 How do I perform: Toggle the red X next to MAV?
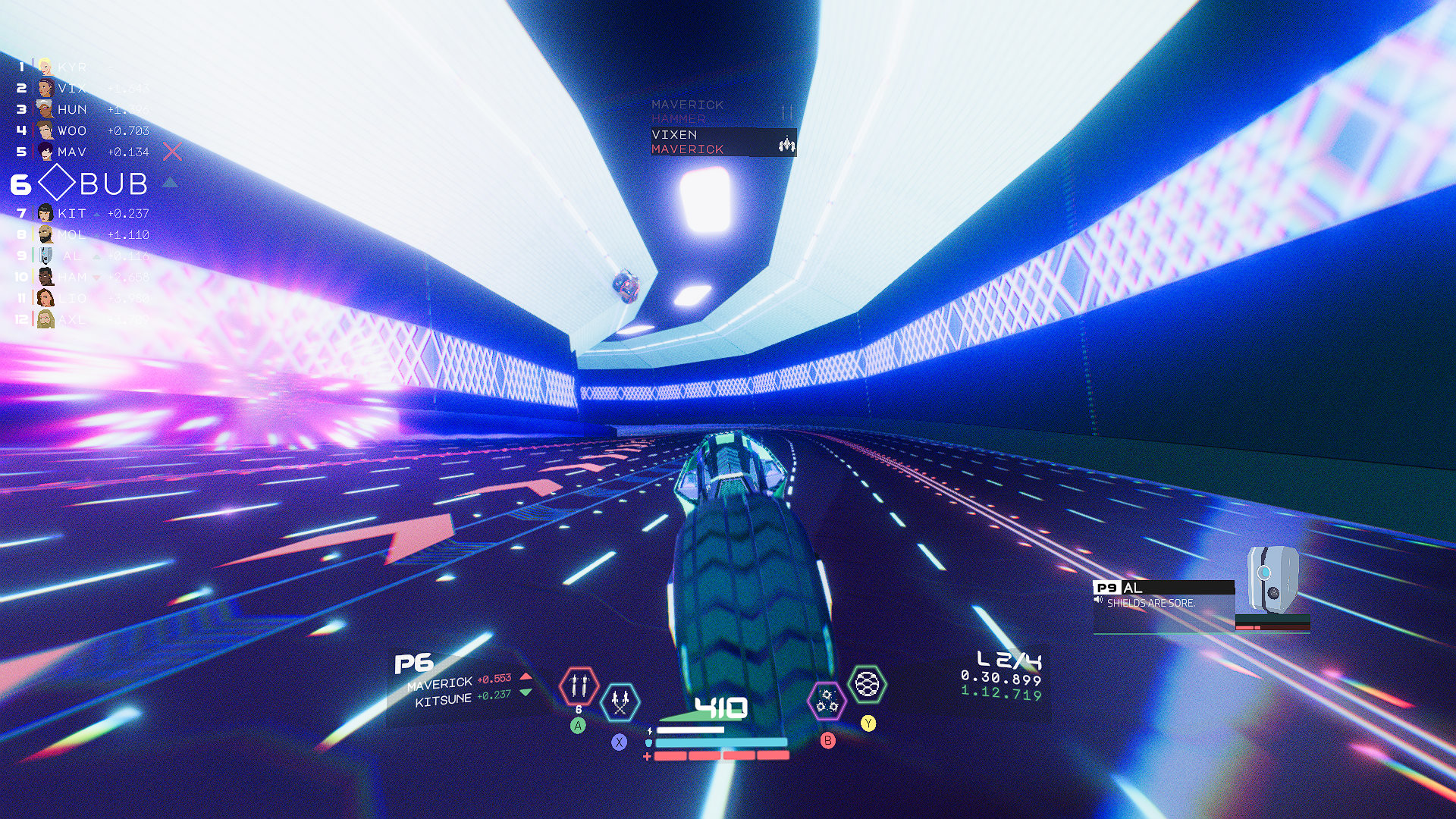(172, 151)
